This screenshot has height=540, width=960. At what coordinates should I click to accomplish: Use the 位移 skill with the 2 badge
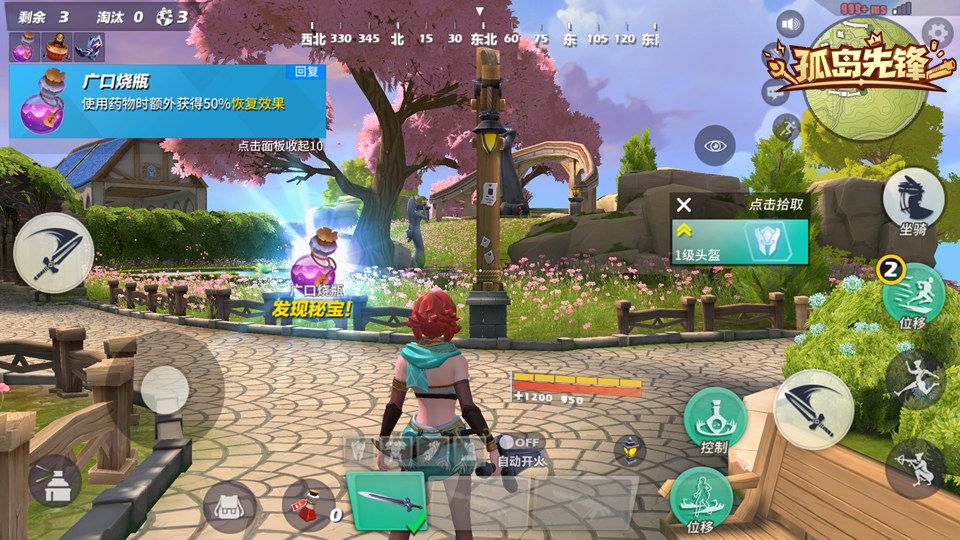[x=913, y=296]
